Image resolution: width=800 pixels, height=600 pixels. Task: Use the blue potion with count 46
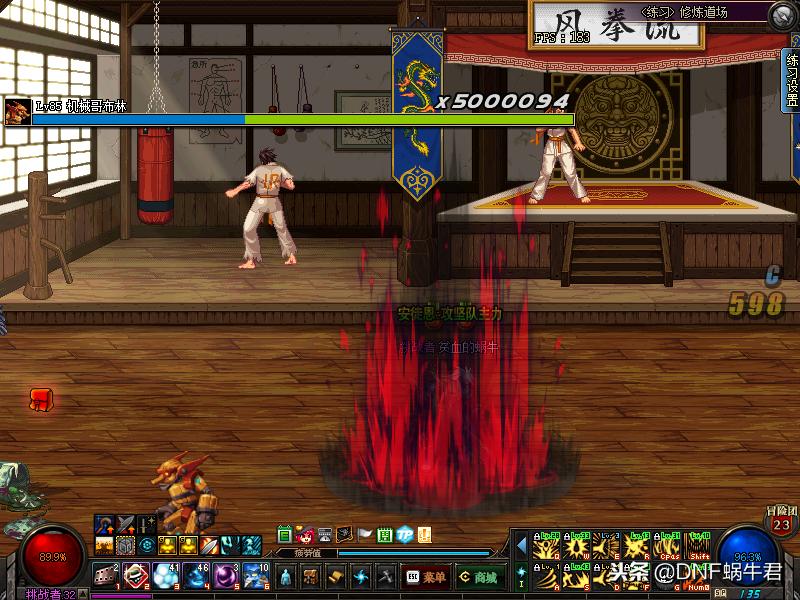tap(196, 575)
